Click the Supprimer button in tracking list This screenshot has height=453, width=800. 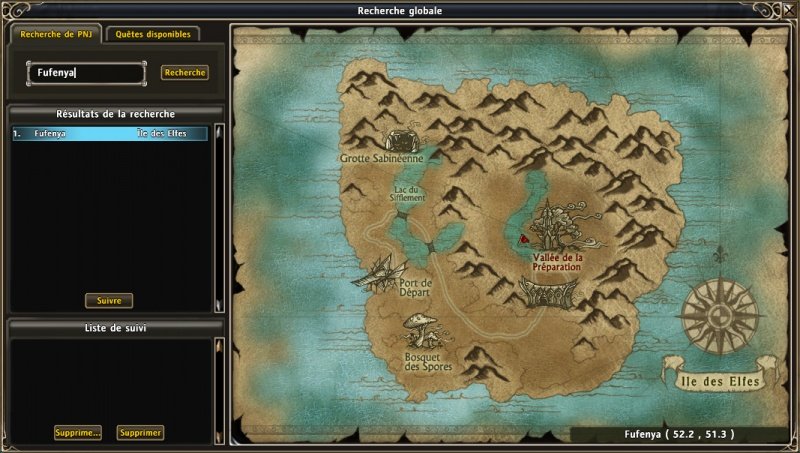pos(140,433)
